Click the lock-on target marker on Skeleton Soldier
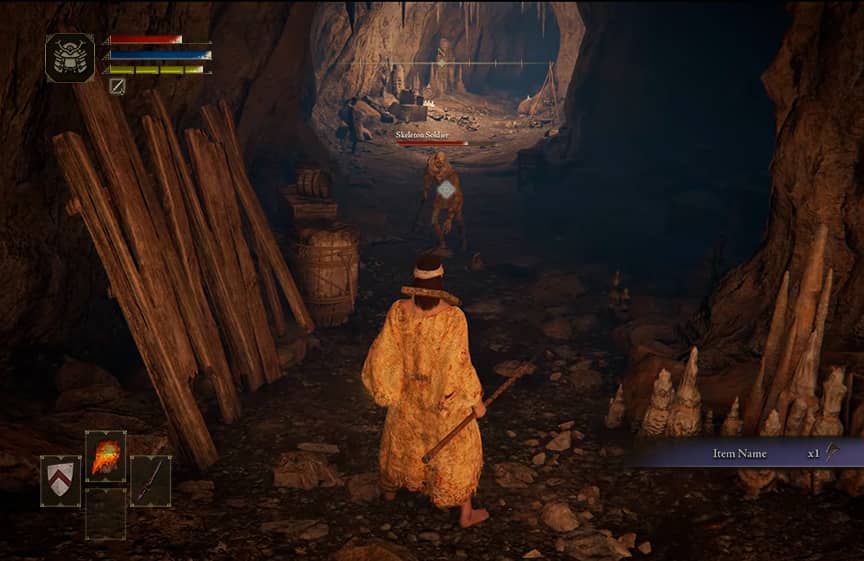Viewport: 864px width, 561px height. [446, 189]
